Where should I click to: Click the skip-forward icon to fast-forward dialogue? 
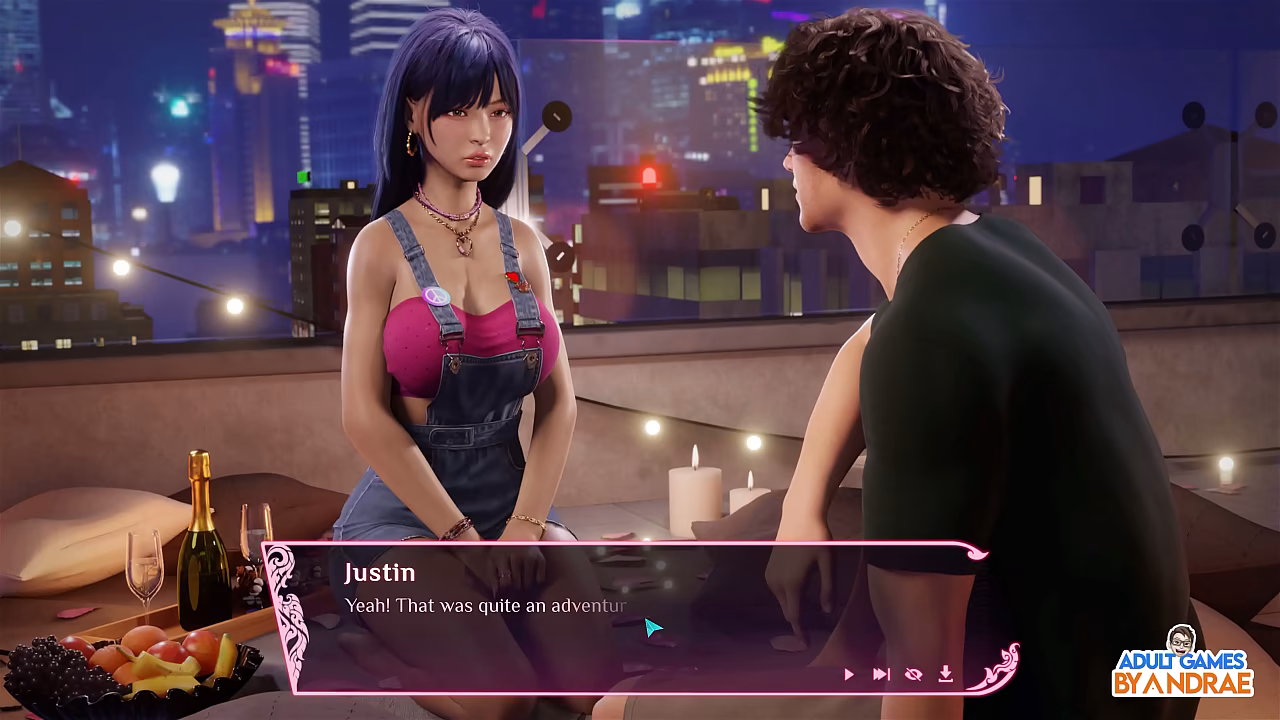(882, 673)
